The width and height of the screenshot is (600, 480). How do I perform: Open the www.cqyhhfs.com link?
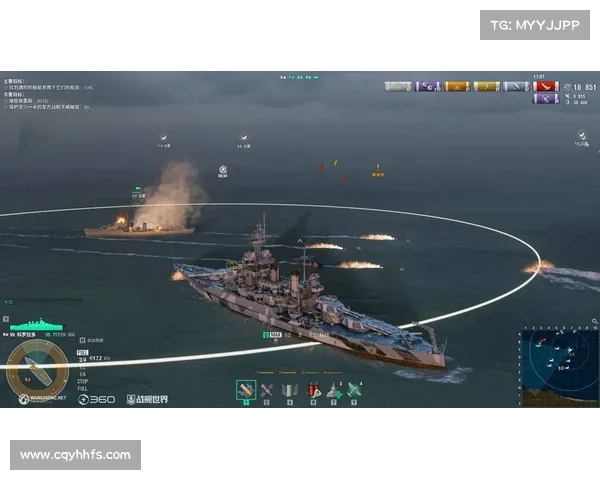tap(76, 455)
